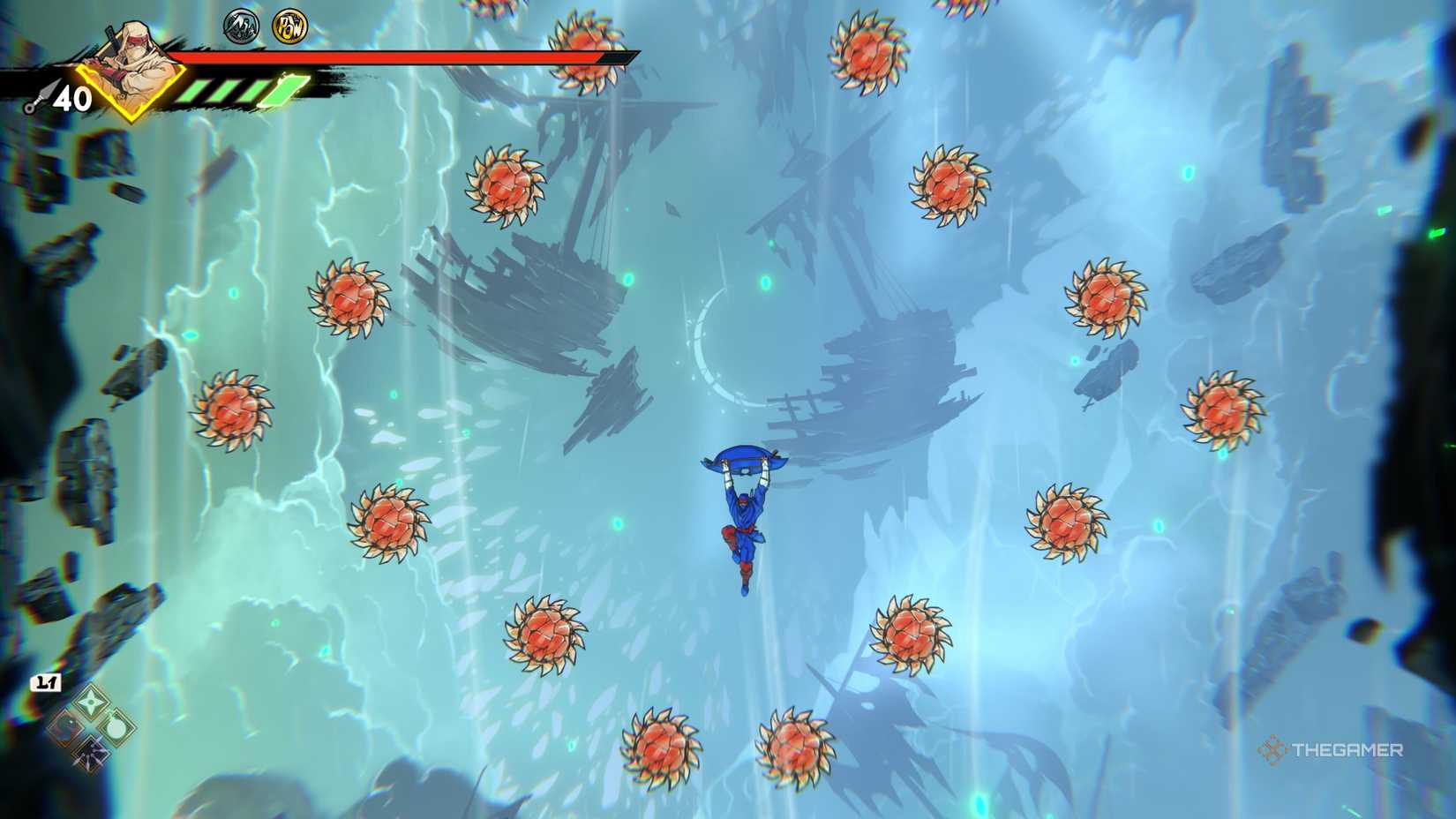Screen dimensions: 1456x819
Task: Click the gliding blue ninja character
Action: pyautogui.click(x=746, y=512)
